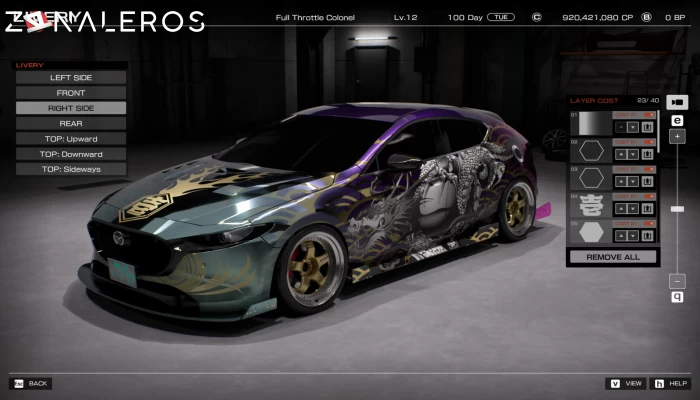Select the LEFT SIDE livery view
Image resolution: width=700 pixels, height=400 pixels.
(70, 77)
